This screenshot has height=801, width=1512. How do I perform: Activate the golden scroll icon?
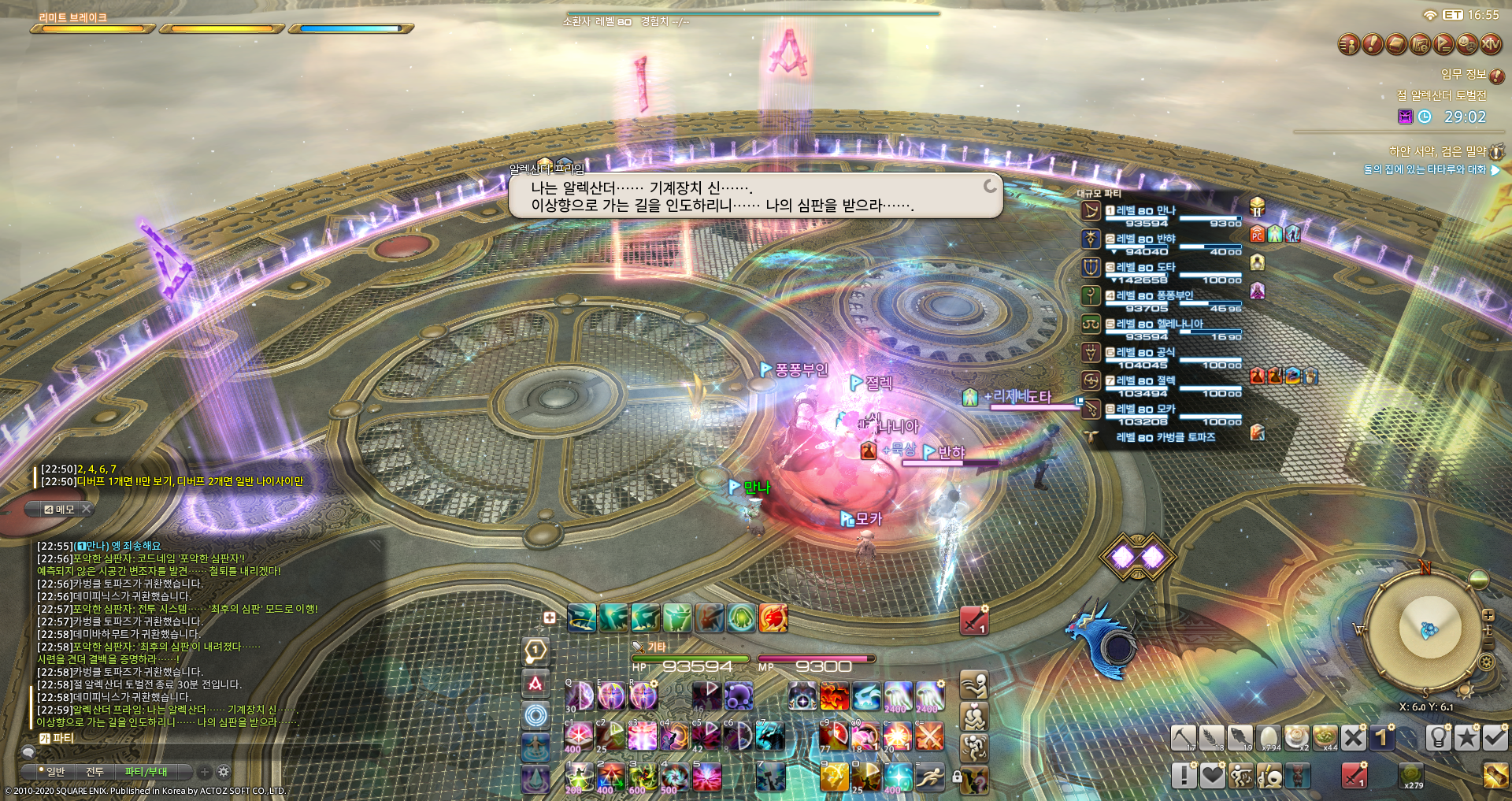point(1495,777)
